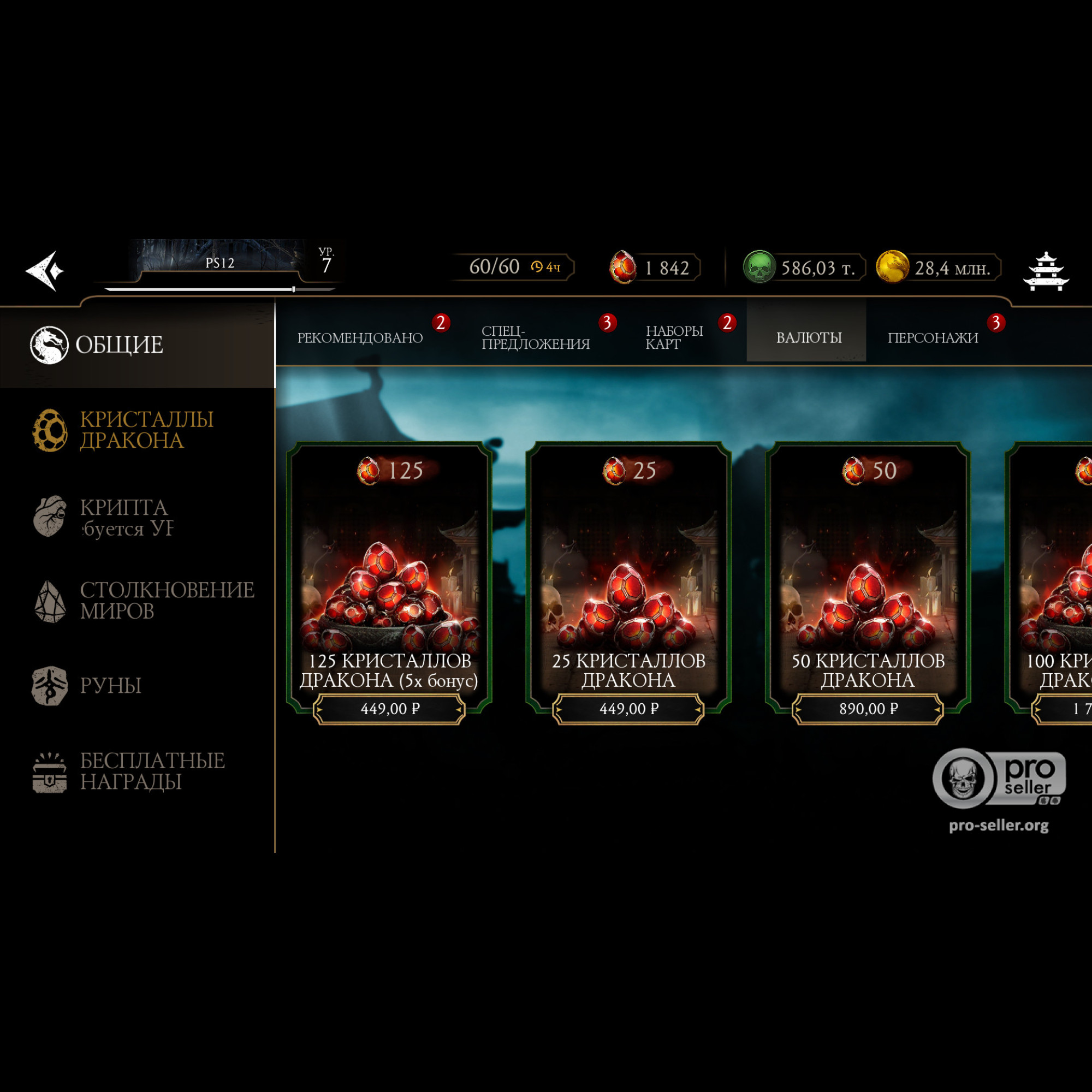Screen dimensions: 1092x1092
Task: Select the ОБЩИЕ shop section
Action: [120, 345]
